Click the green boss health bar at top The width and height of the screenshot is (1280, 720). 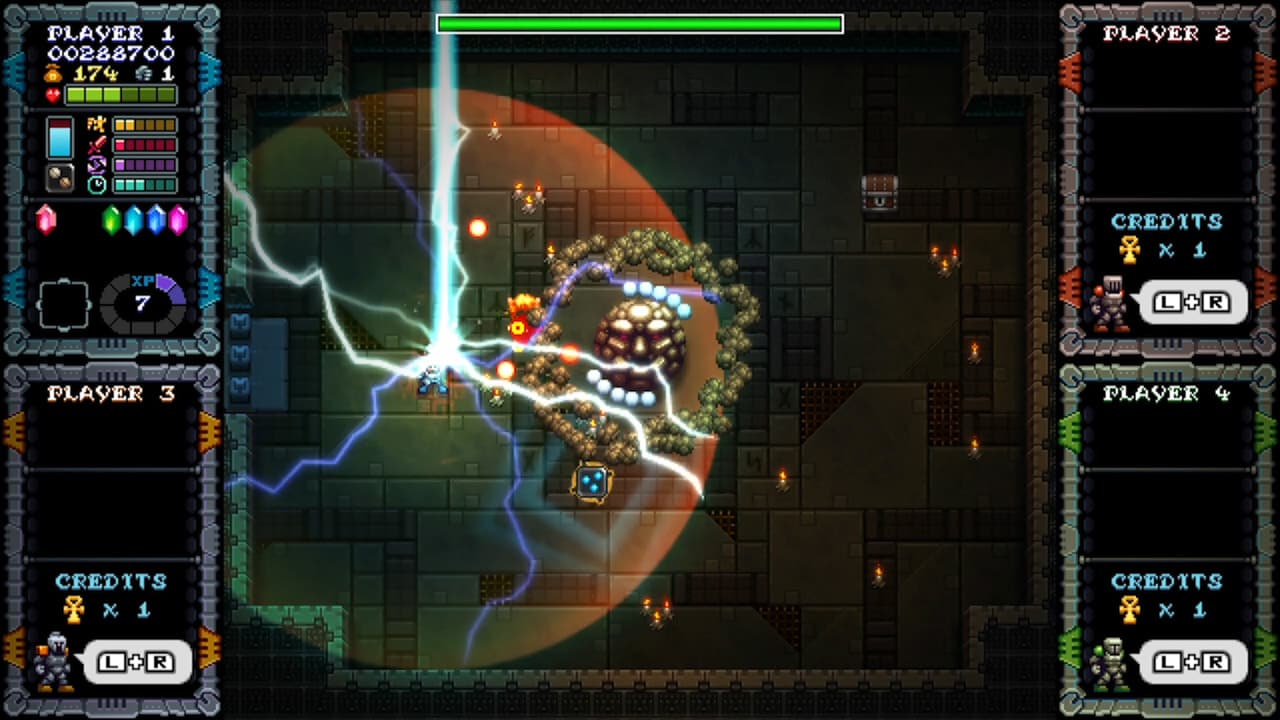(640, 22)
